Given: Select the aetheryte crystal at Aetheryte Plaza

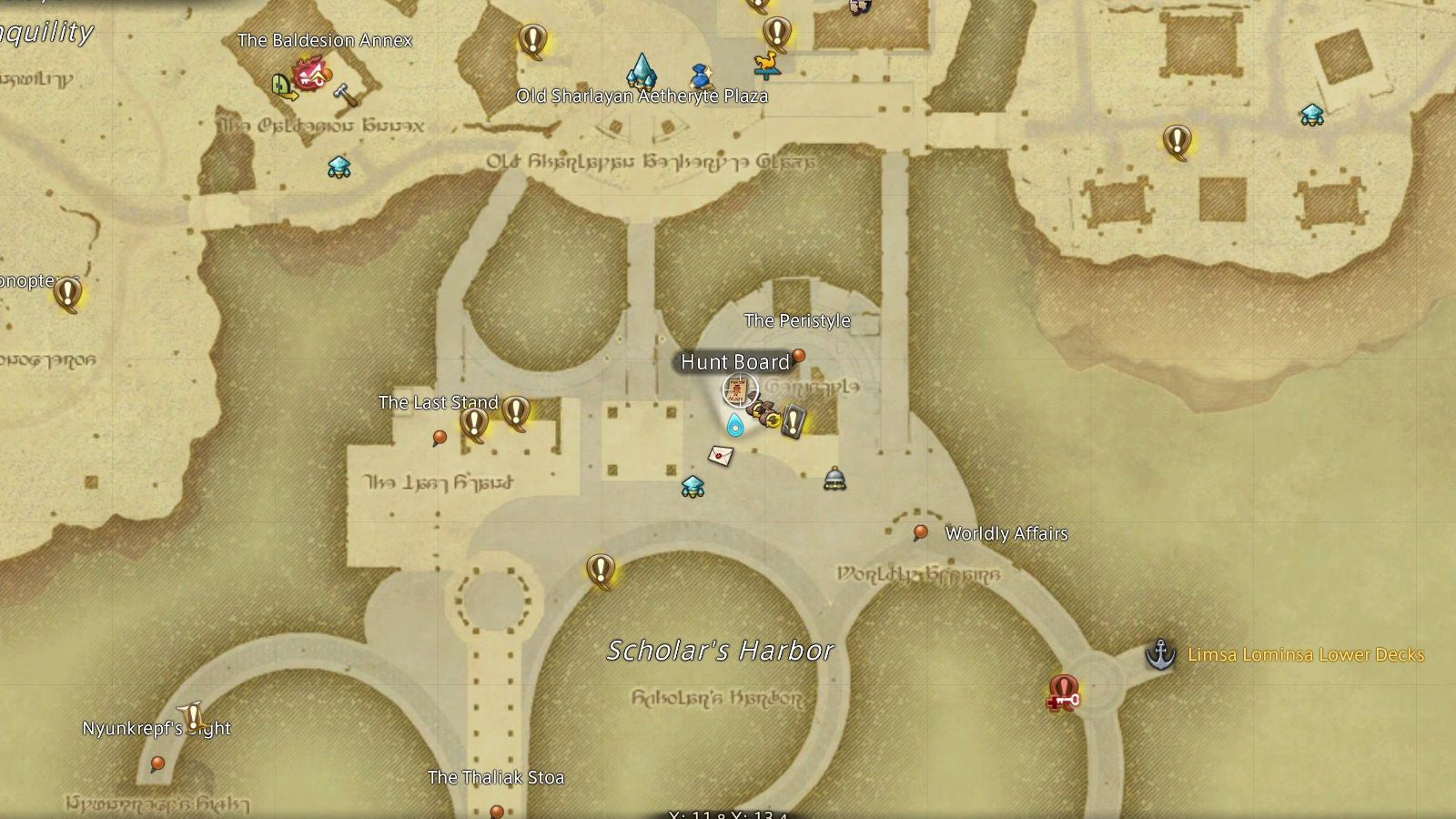Looking at the screenshot, I should [x=640, y=72].
